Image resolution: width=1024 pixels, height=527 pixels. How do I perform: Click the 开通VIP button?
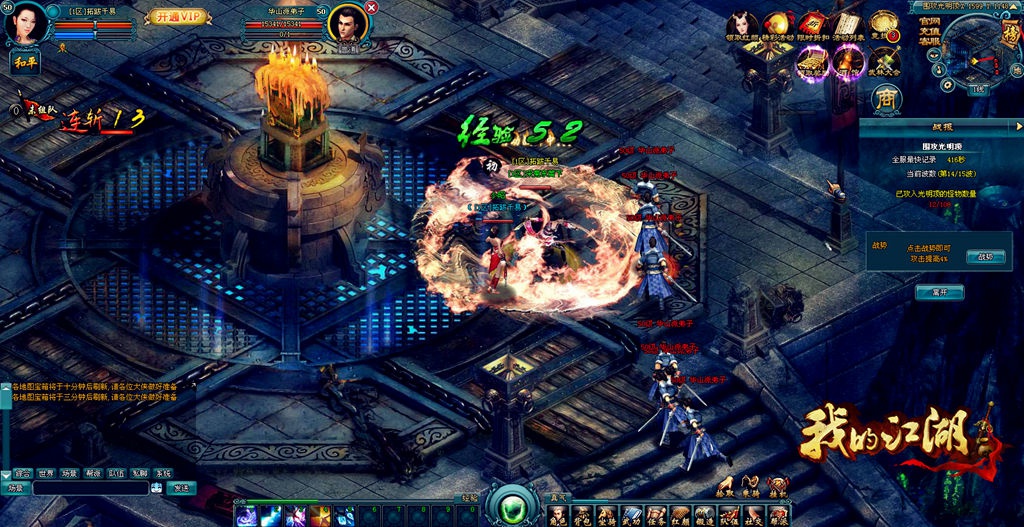[x=178, y=17]
